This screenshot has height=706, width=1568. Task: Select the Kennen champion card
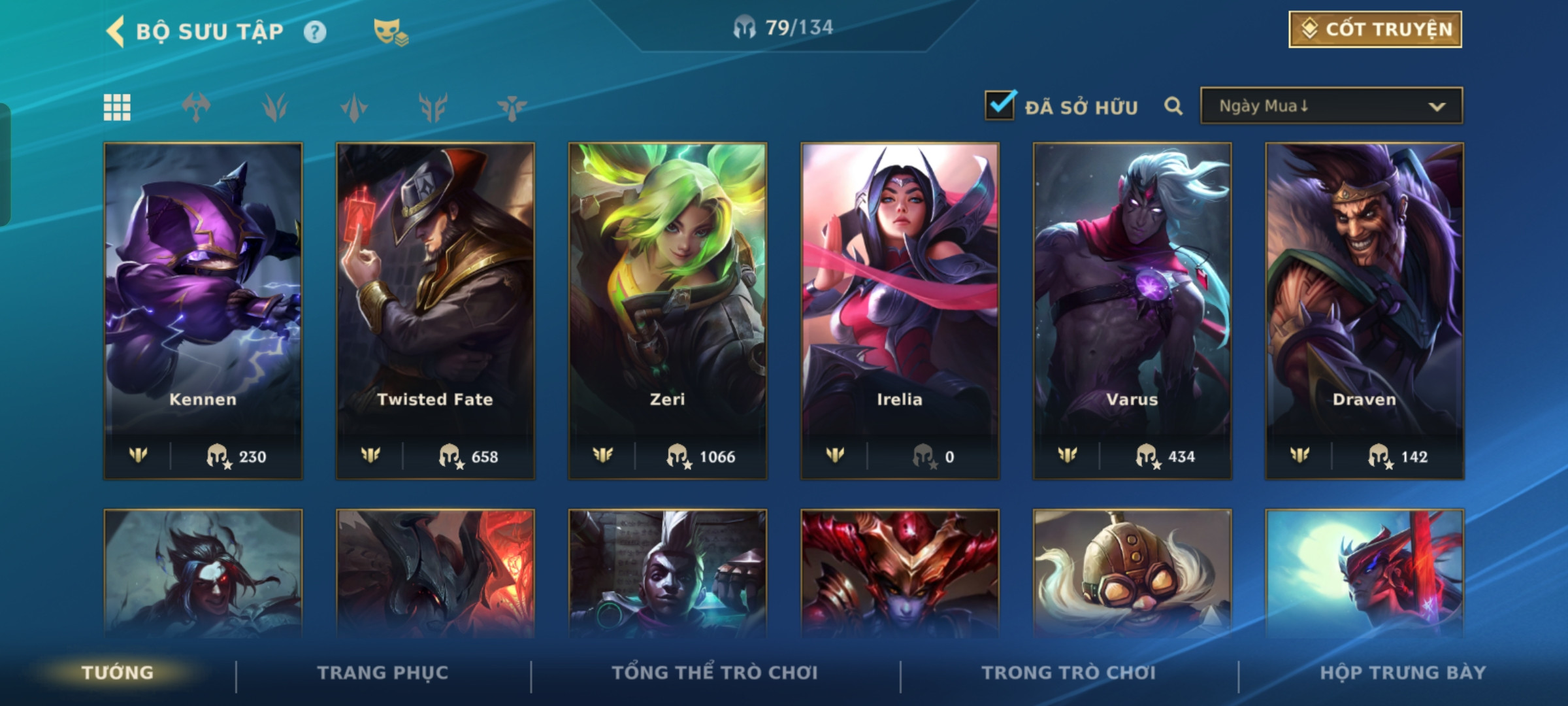tap(203, 311)
